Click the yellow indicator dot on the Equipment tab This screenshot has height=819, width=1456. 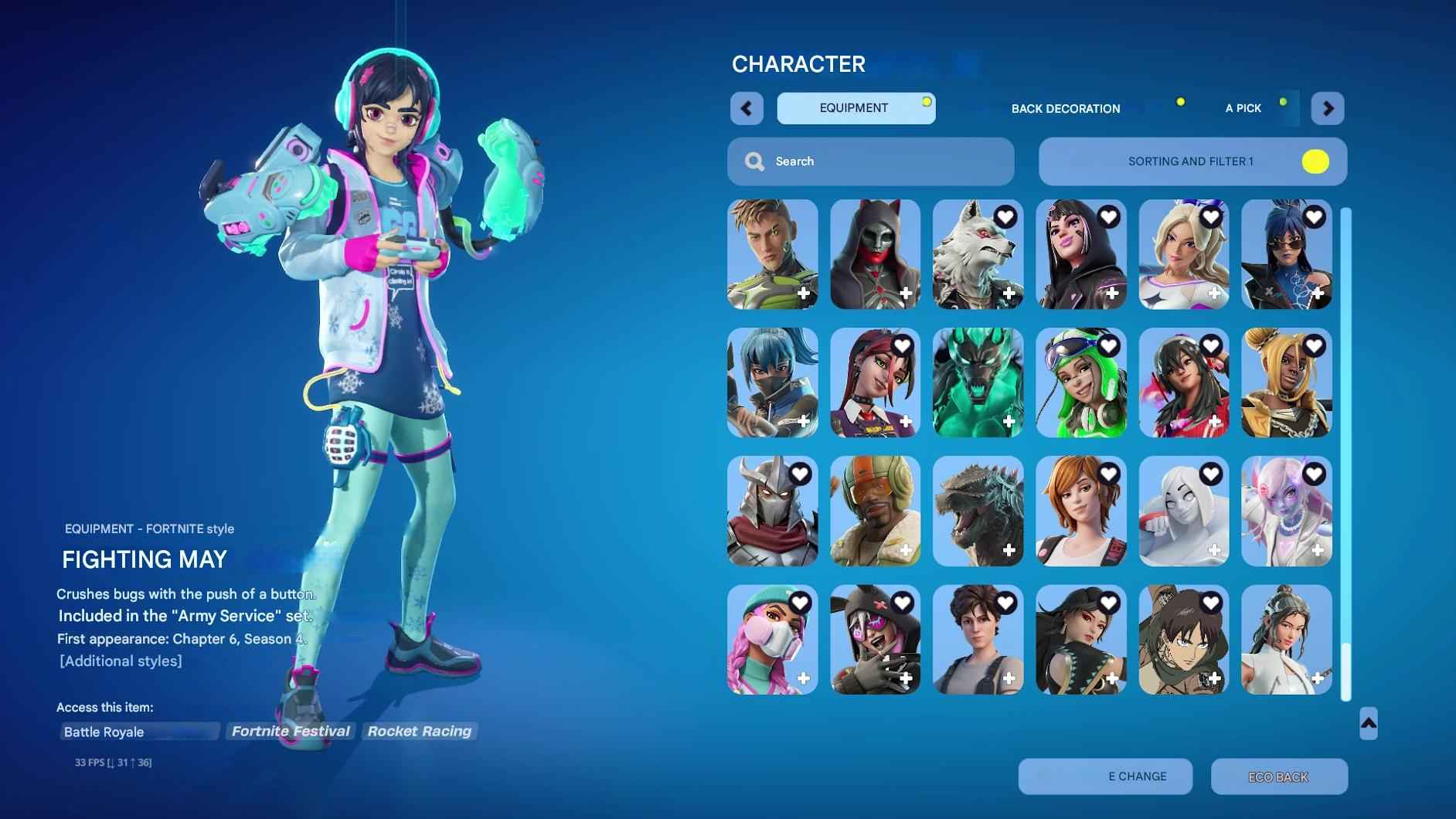[927, 100]
